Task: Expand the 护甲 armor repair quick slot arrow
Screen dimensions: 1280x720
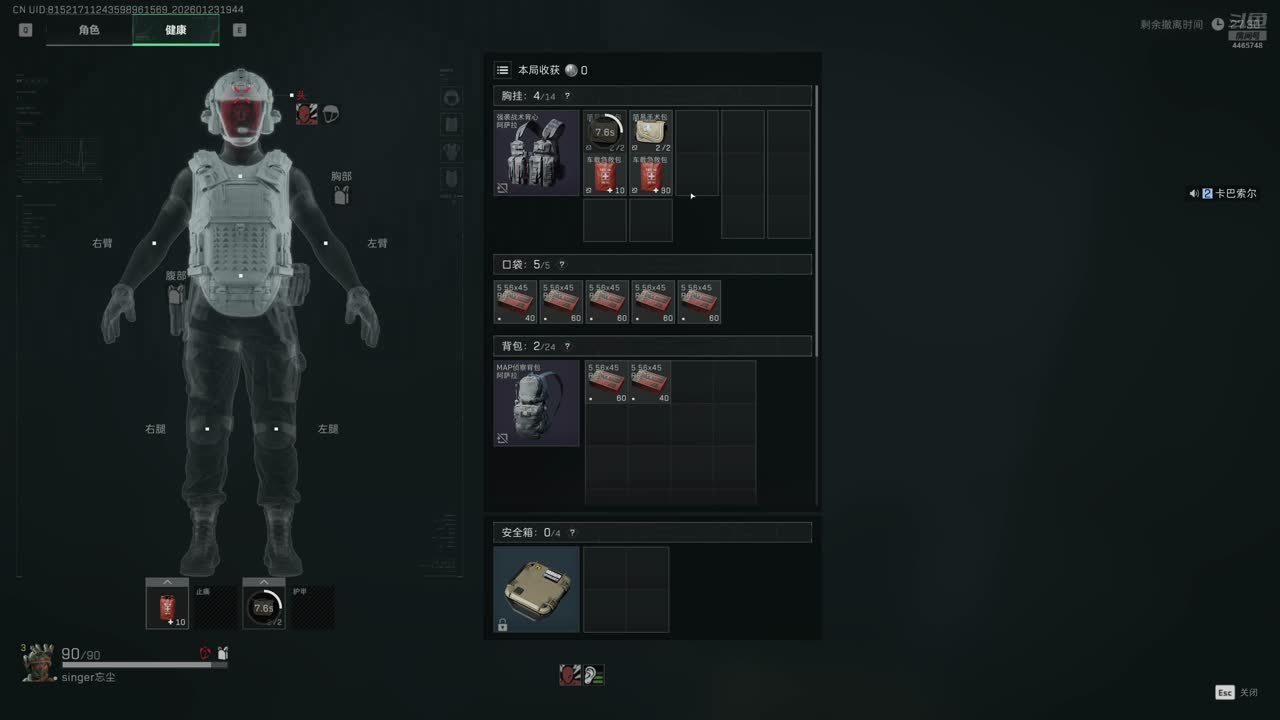Action: [264, 582]
